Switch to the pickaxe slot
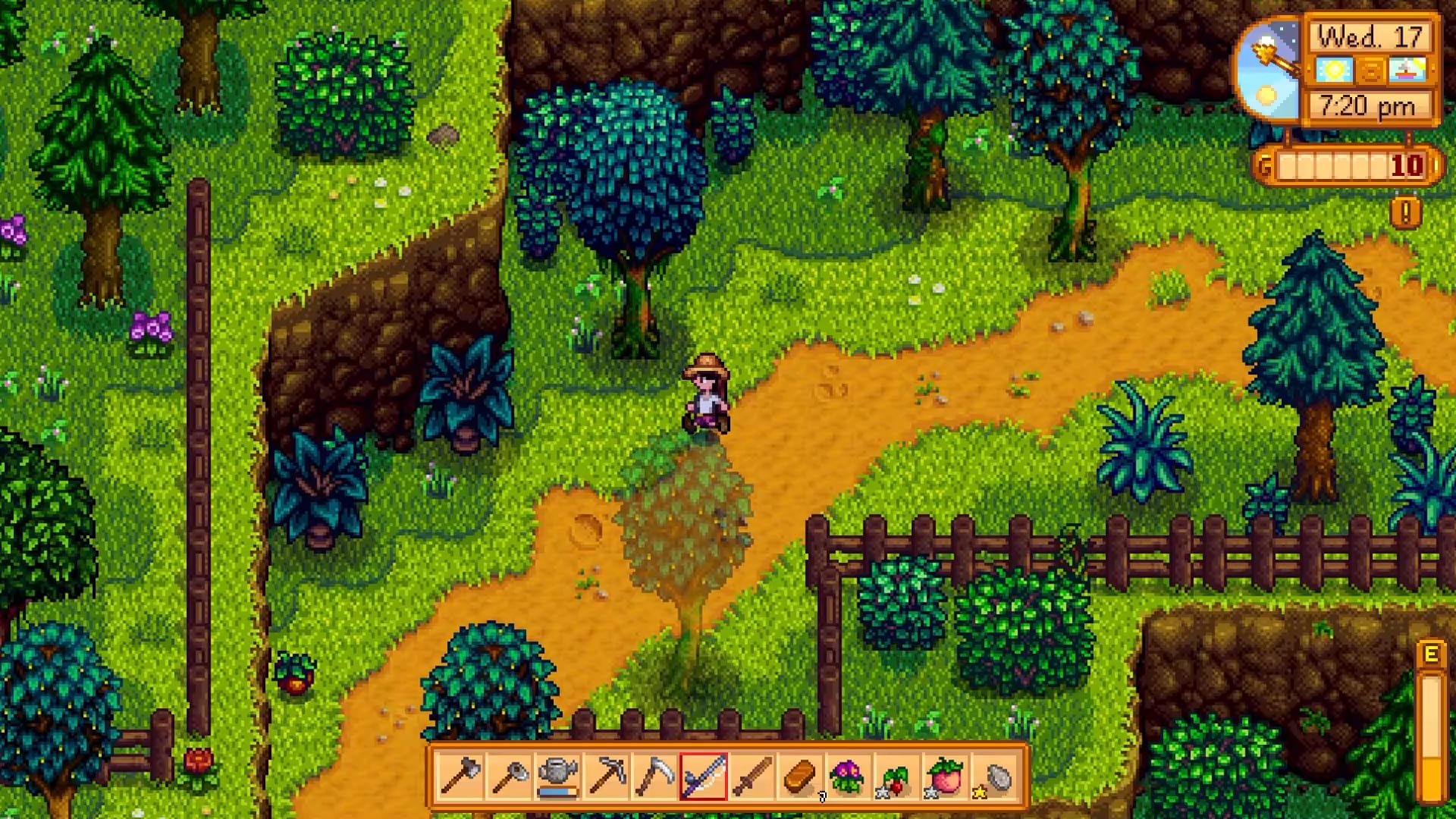 point(607,777)
